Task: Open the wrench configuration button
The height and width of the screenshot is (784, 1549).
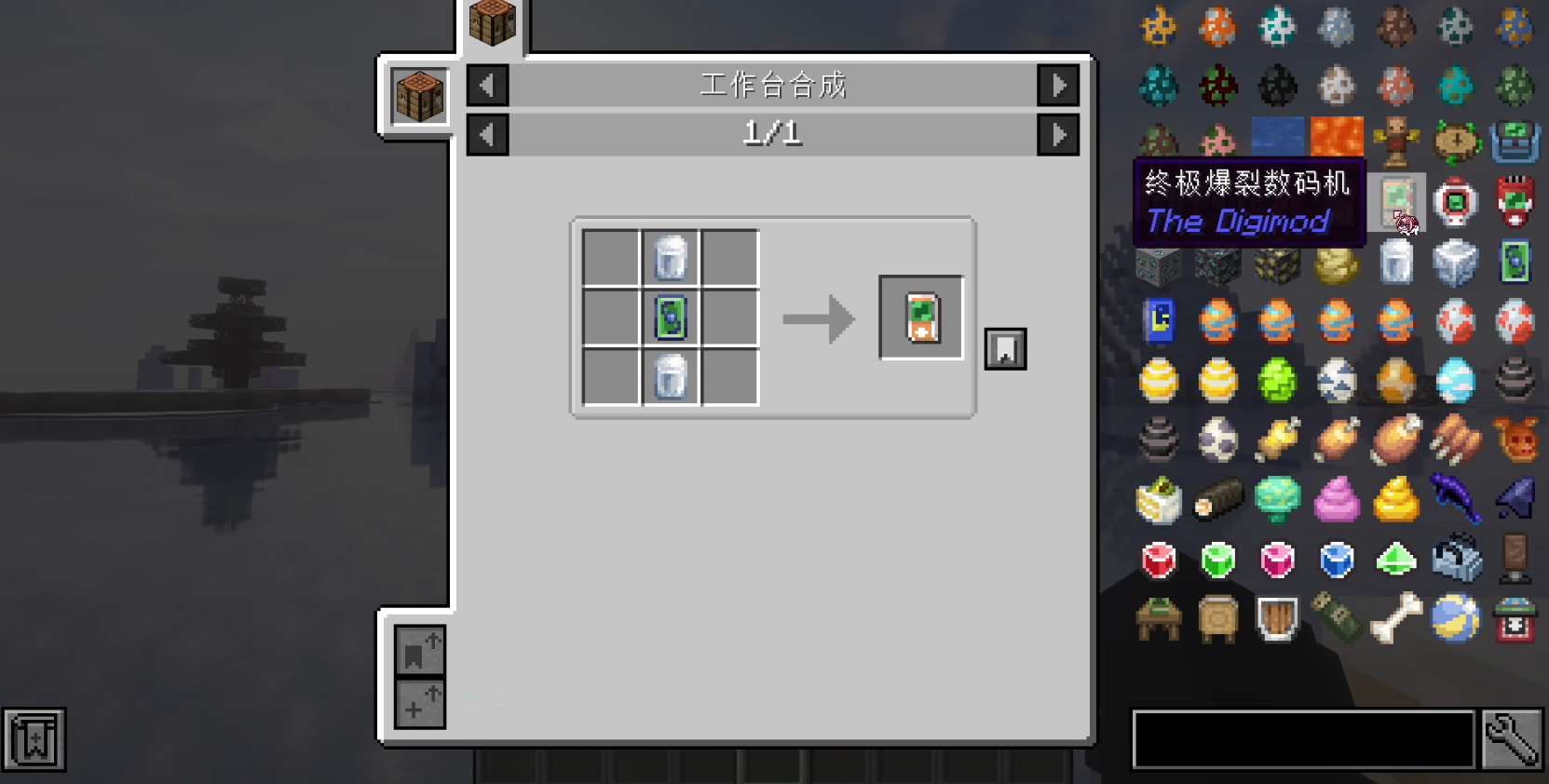Action: 1513,740
